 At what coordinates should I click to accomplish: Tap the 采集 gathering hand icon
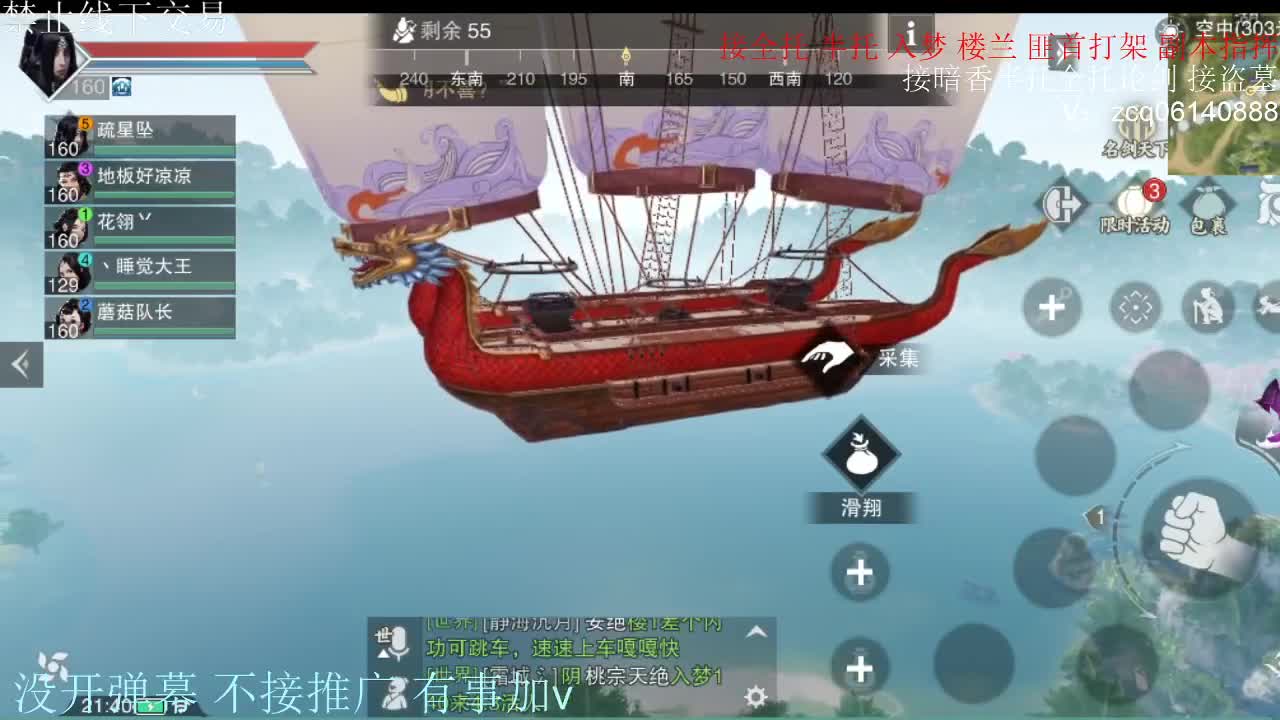point(826,355)
